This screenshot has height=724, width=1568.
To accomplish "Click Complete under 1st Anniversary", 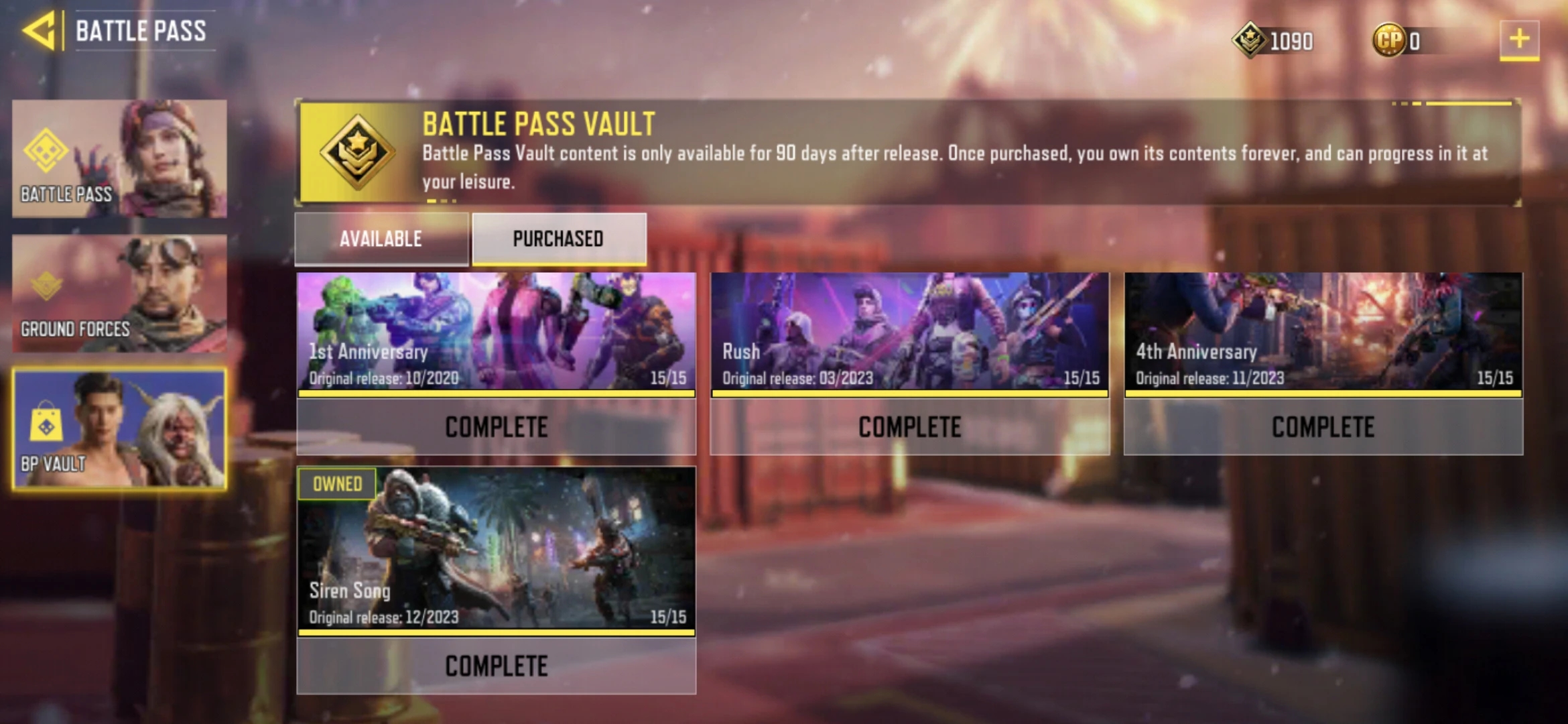I will (496, 427).
